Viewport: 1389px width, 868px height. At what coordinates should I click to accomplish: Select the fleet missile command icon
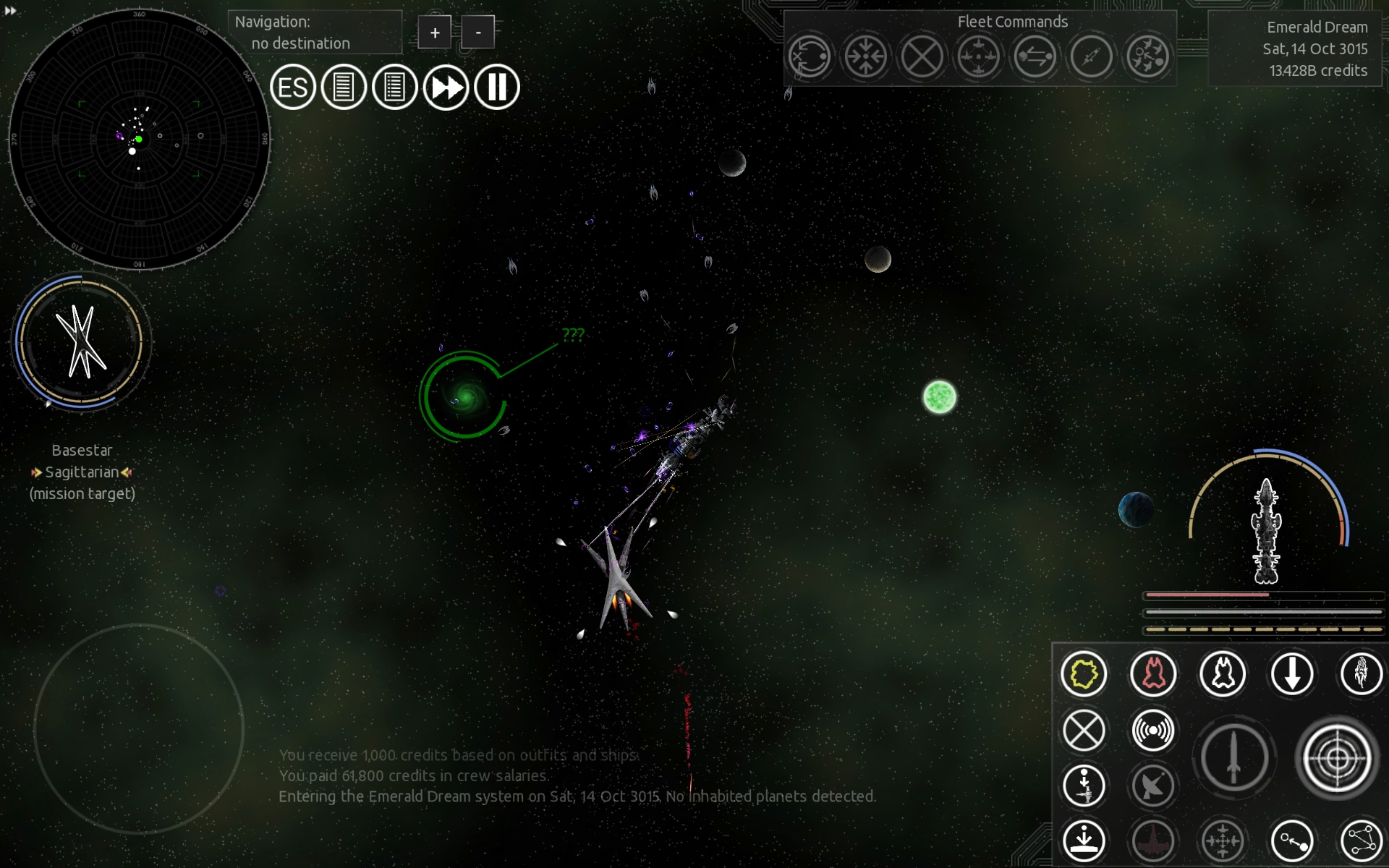(1091, 56)
